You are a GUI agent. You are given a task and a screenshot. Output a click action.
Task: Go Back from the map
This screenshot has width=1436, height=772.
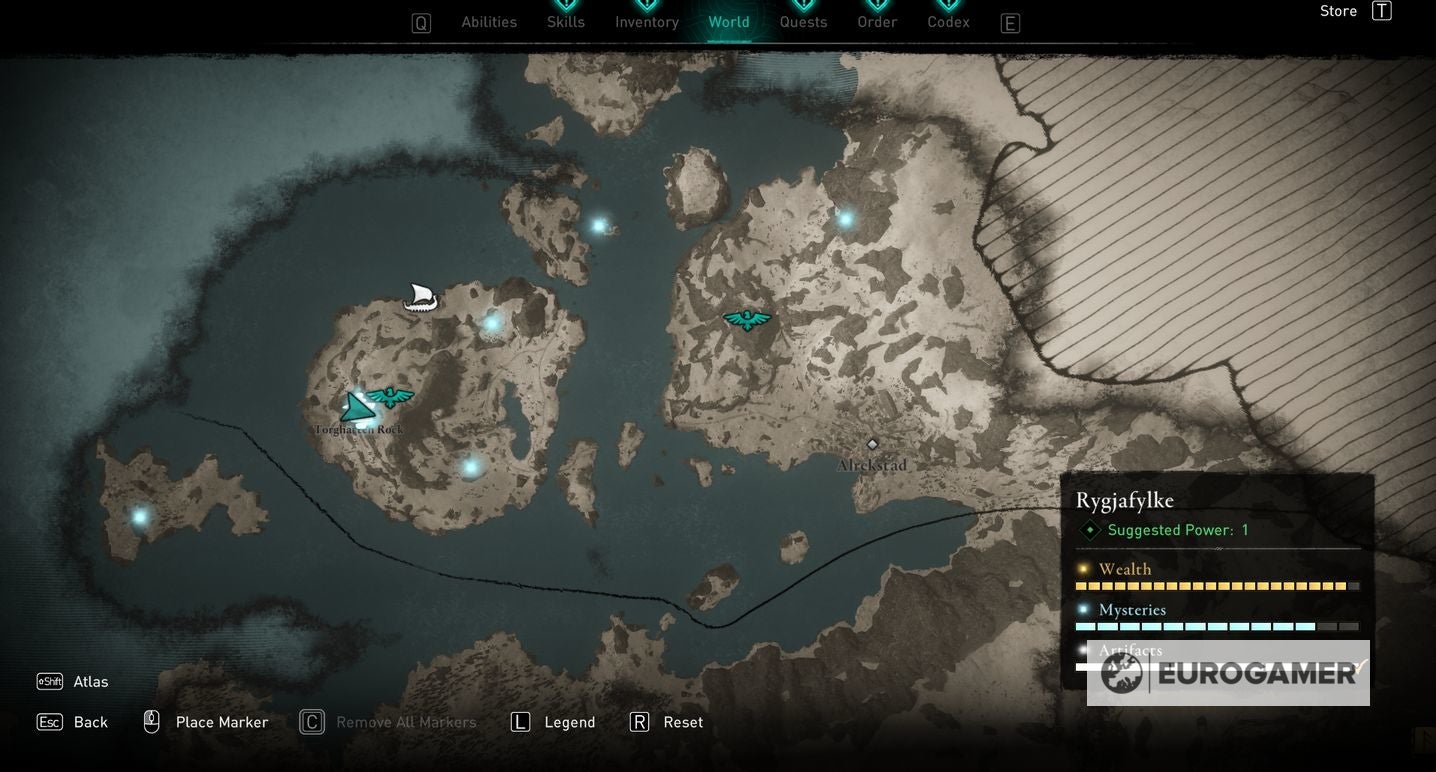(x=90, y=722)
